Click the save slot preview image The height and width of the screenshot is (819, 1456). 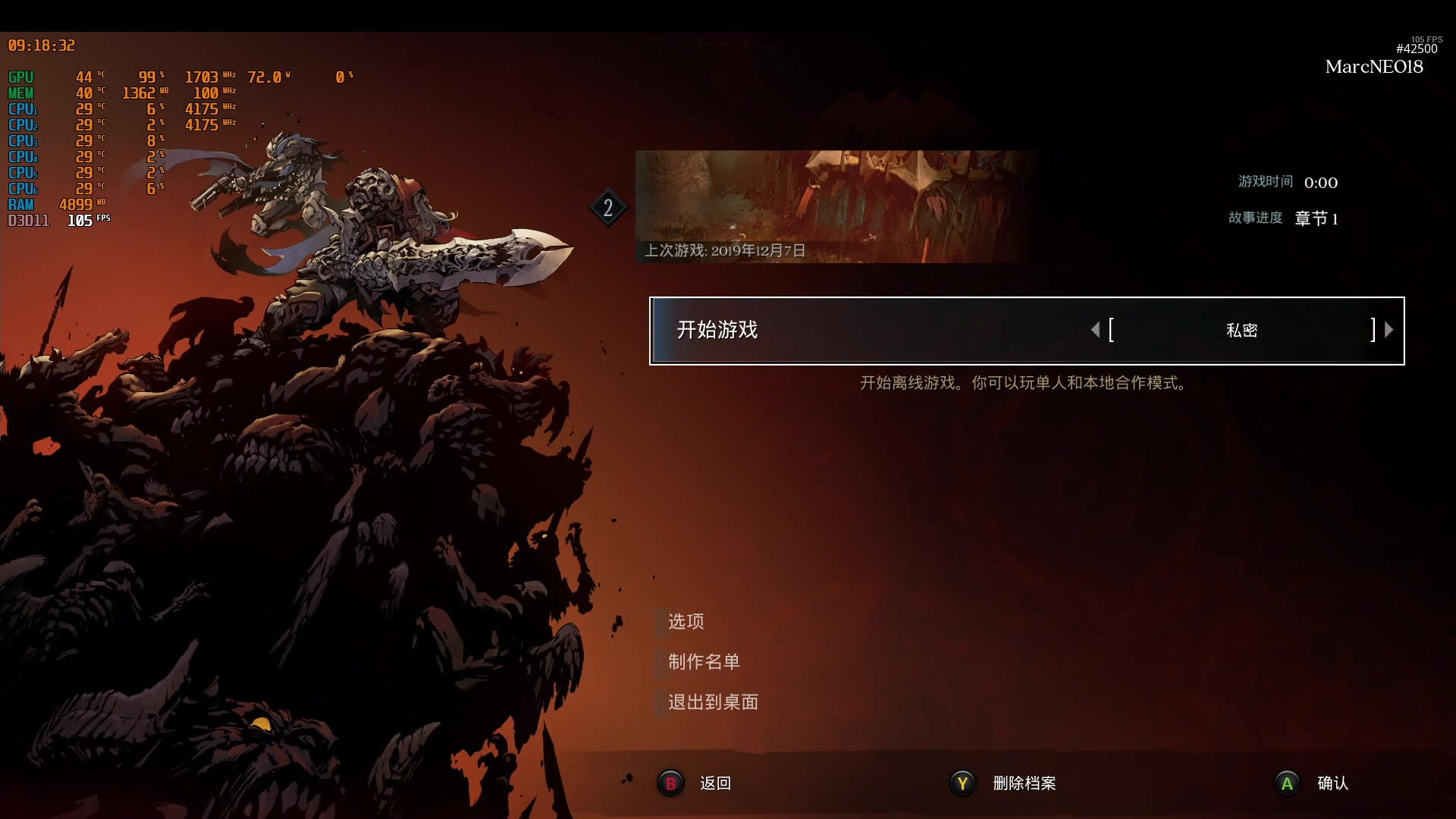pos(834,201)
